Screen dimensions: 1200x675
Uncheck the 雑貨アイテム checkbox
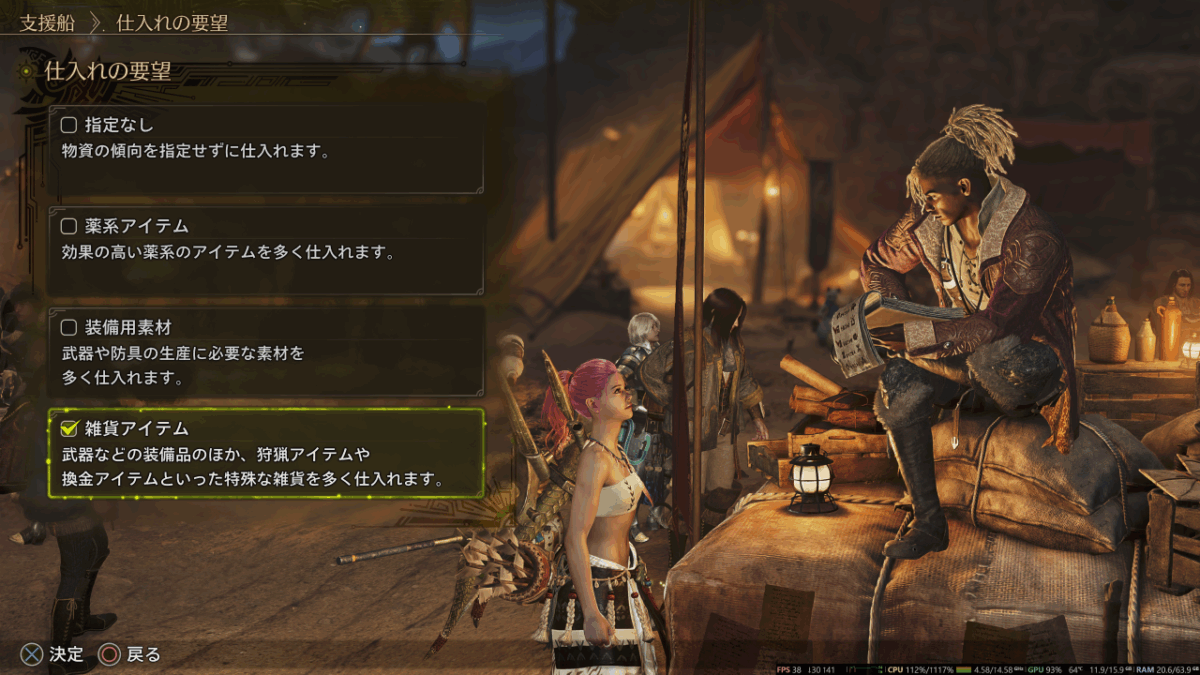click(69, 428)
